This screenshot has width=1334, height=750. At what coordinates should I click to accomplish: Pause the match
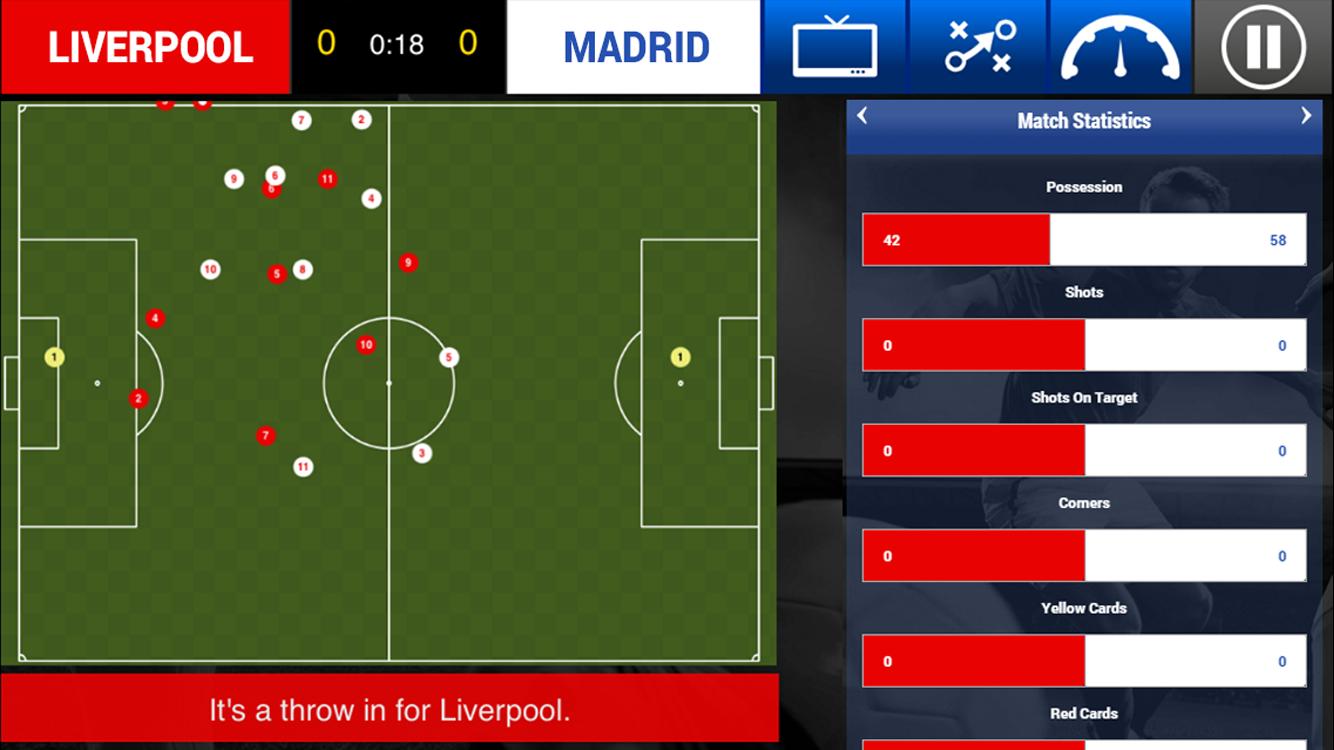(x=1263, y=47)
